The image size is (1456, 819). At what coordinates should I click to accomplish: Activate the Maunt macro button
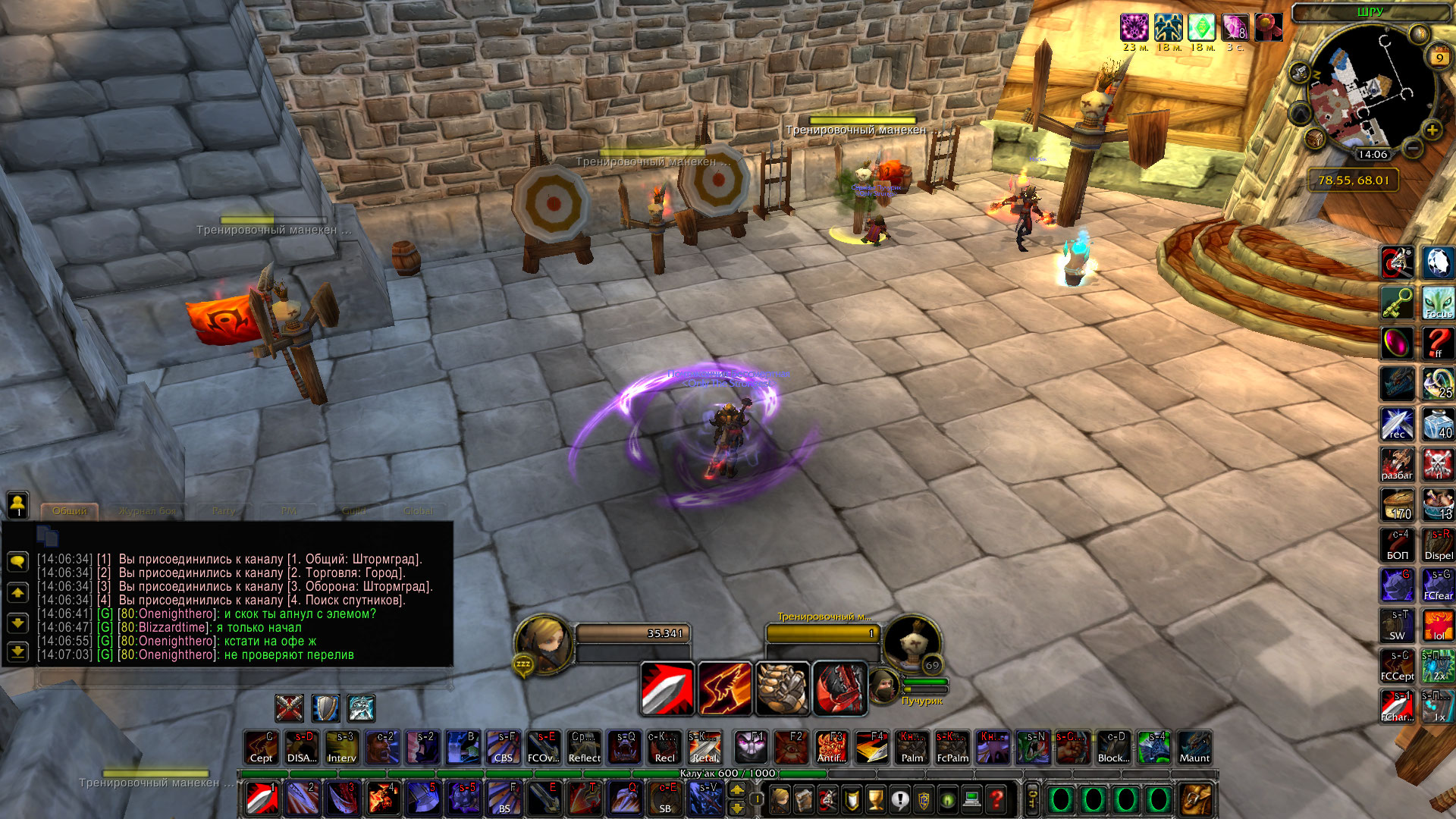[x=1194, y=748]
